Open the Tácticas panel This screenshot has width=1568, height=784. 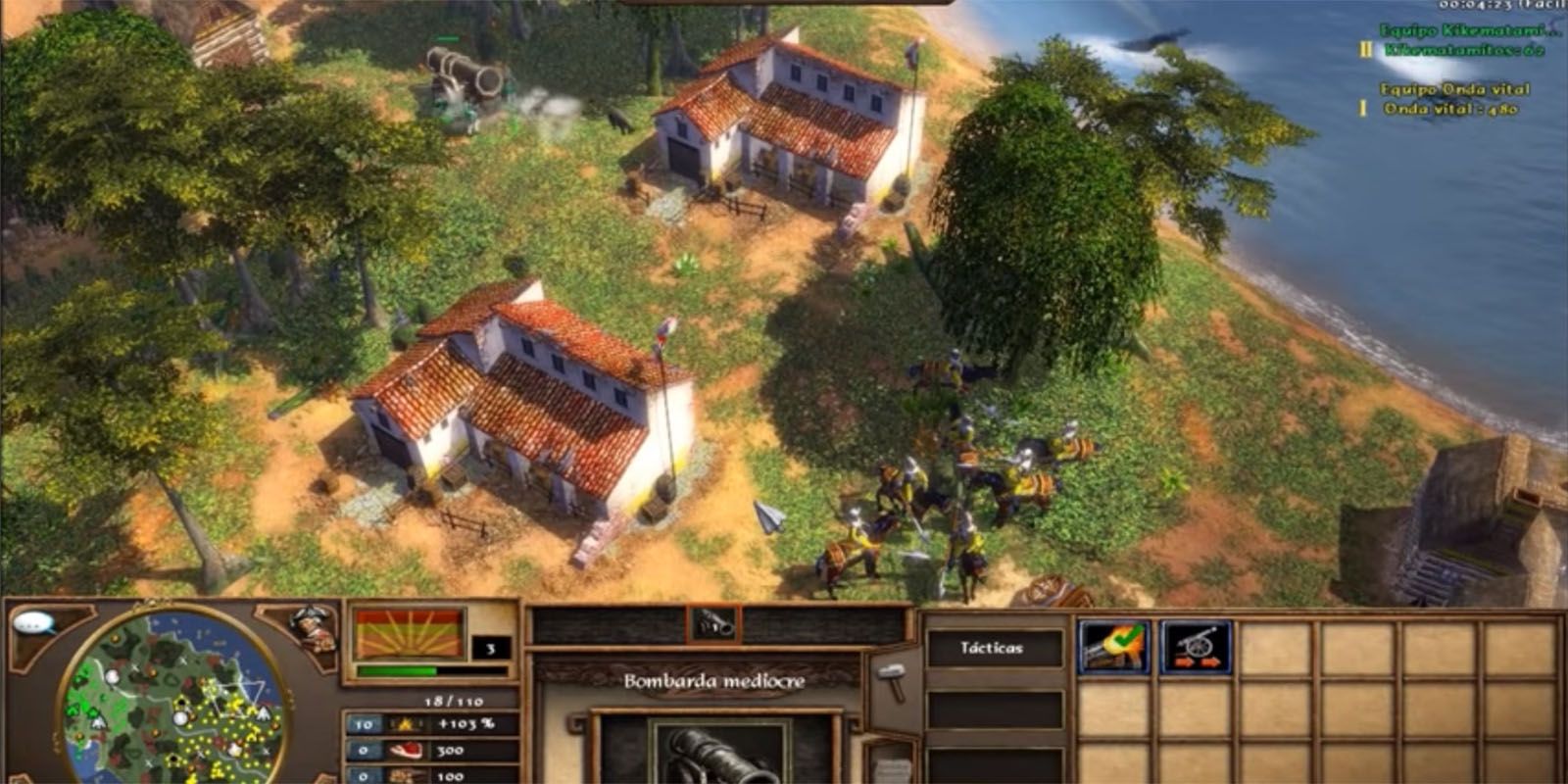pos(992,648)
